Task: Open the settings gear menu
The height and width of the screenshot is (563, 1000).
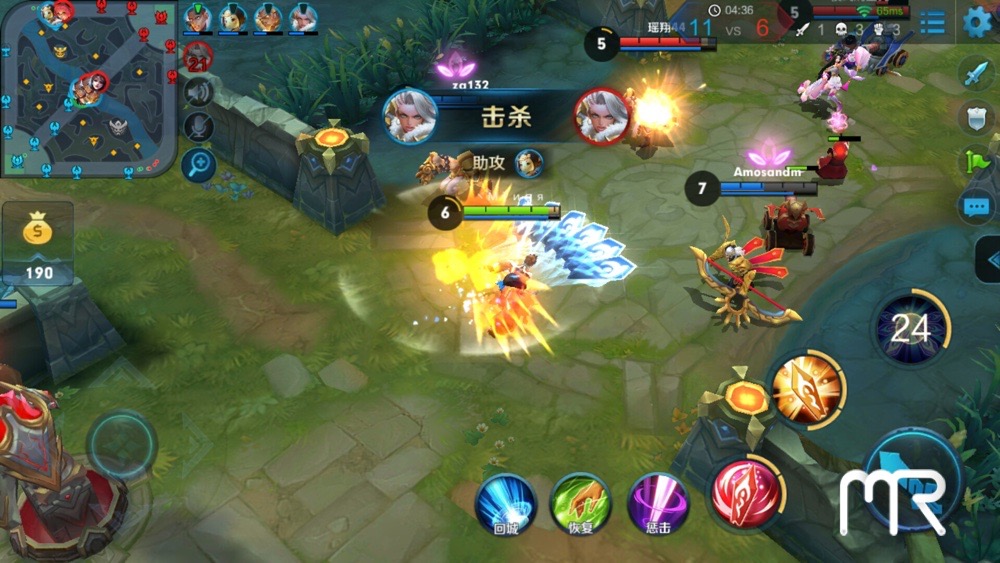Action: [976, 22]
